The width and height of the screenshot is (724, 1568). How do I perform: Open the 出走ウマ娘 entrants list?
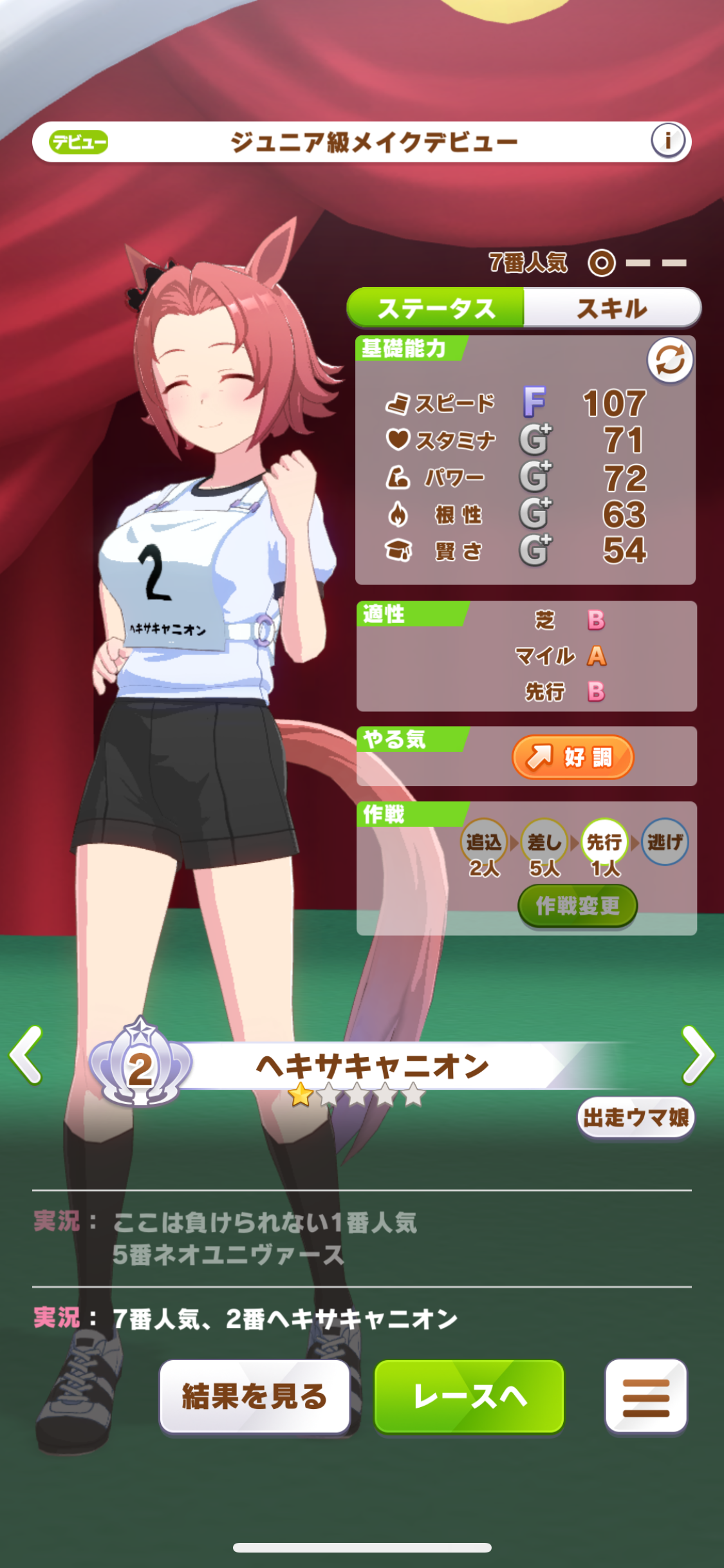(635, 1118)
